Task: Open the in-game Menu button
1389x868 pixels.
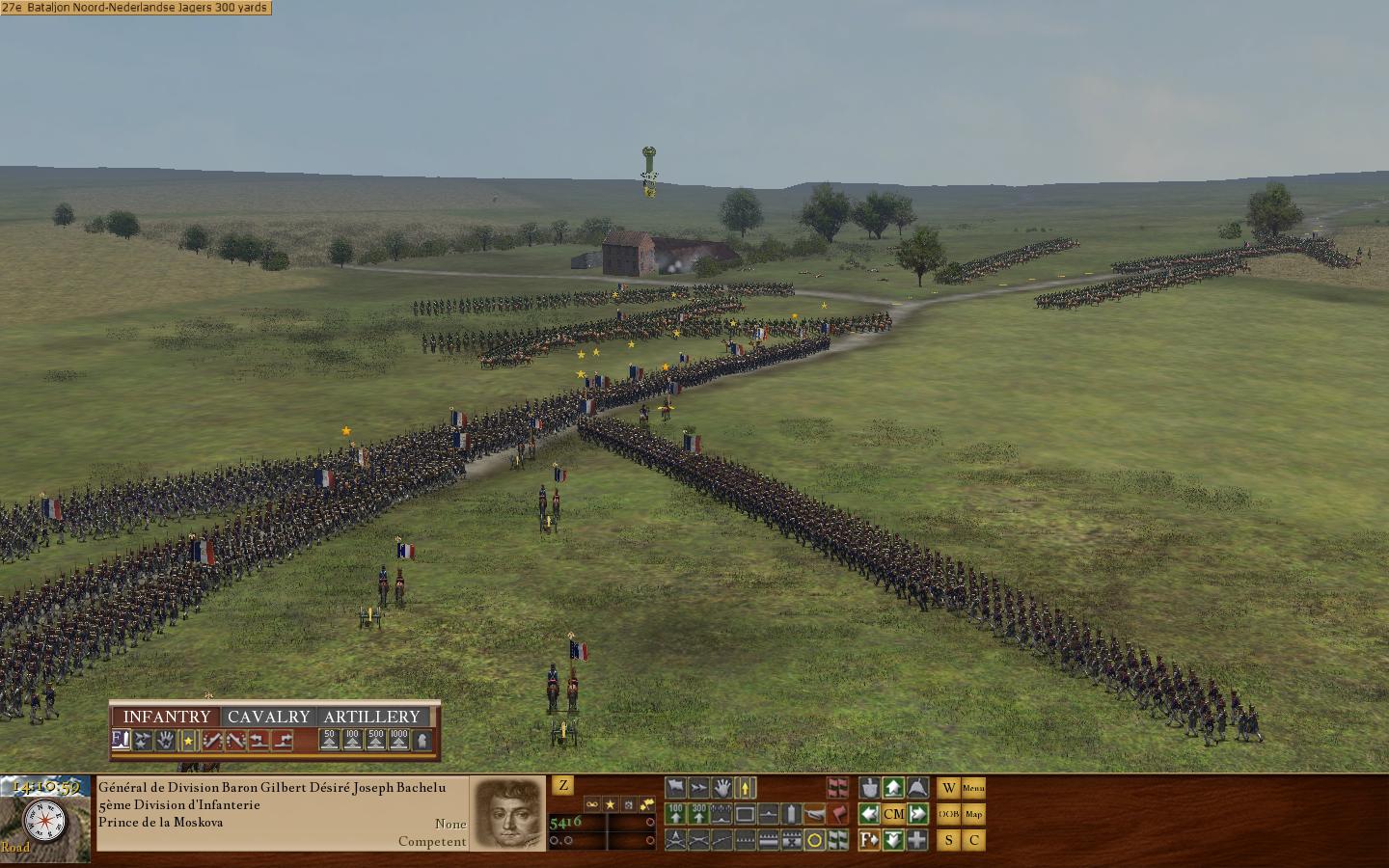Action: pos(974,788)
